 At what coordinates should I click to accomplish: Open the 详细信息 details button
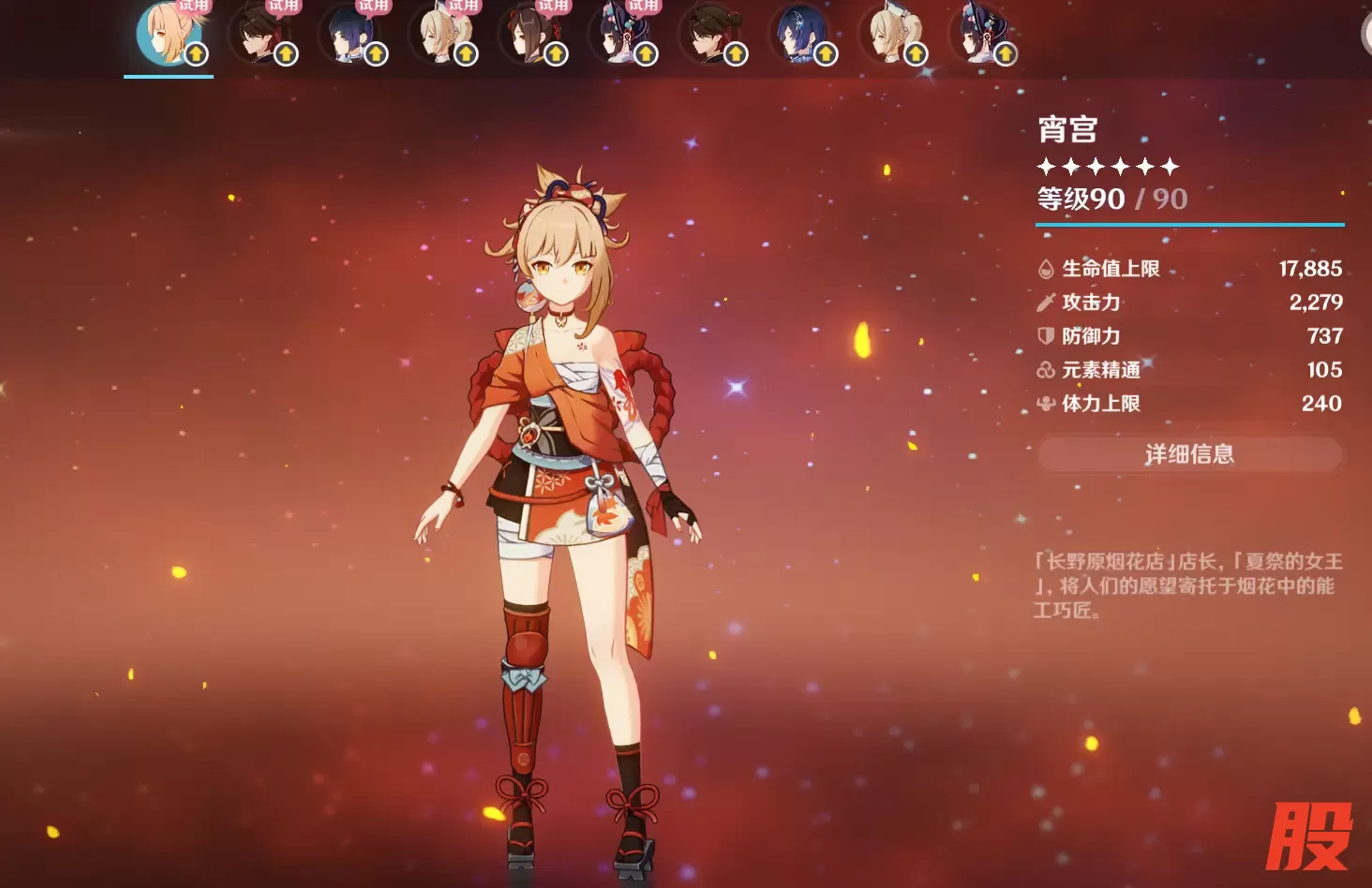[x=1189, y=454]
